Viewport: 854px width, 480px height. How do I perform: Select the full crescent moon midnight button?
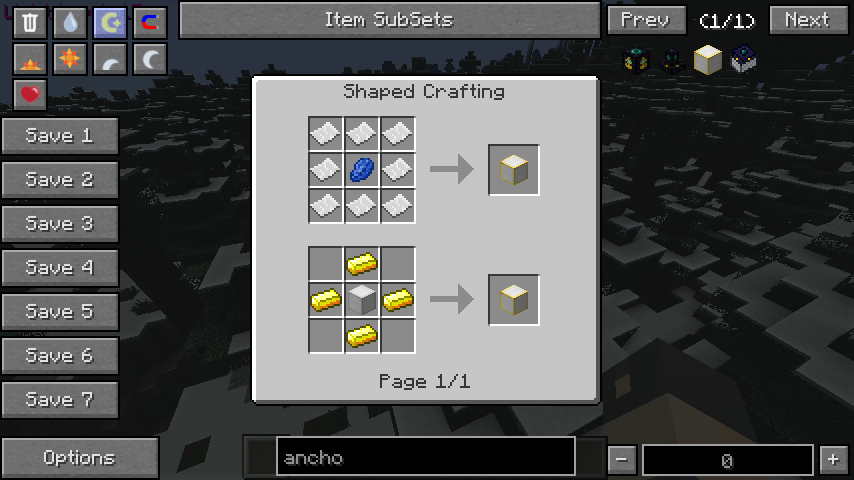(150, 60)
